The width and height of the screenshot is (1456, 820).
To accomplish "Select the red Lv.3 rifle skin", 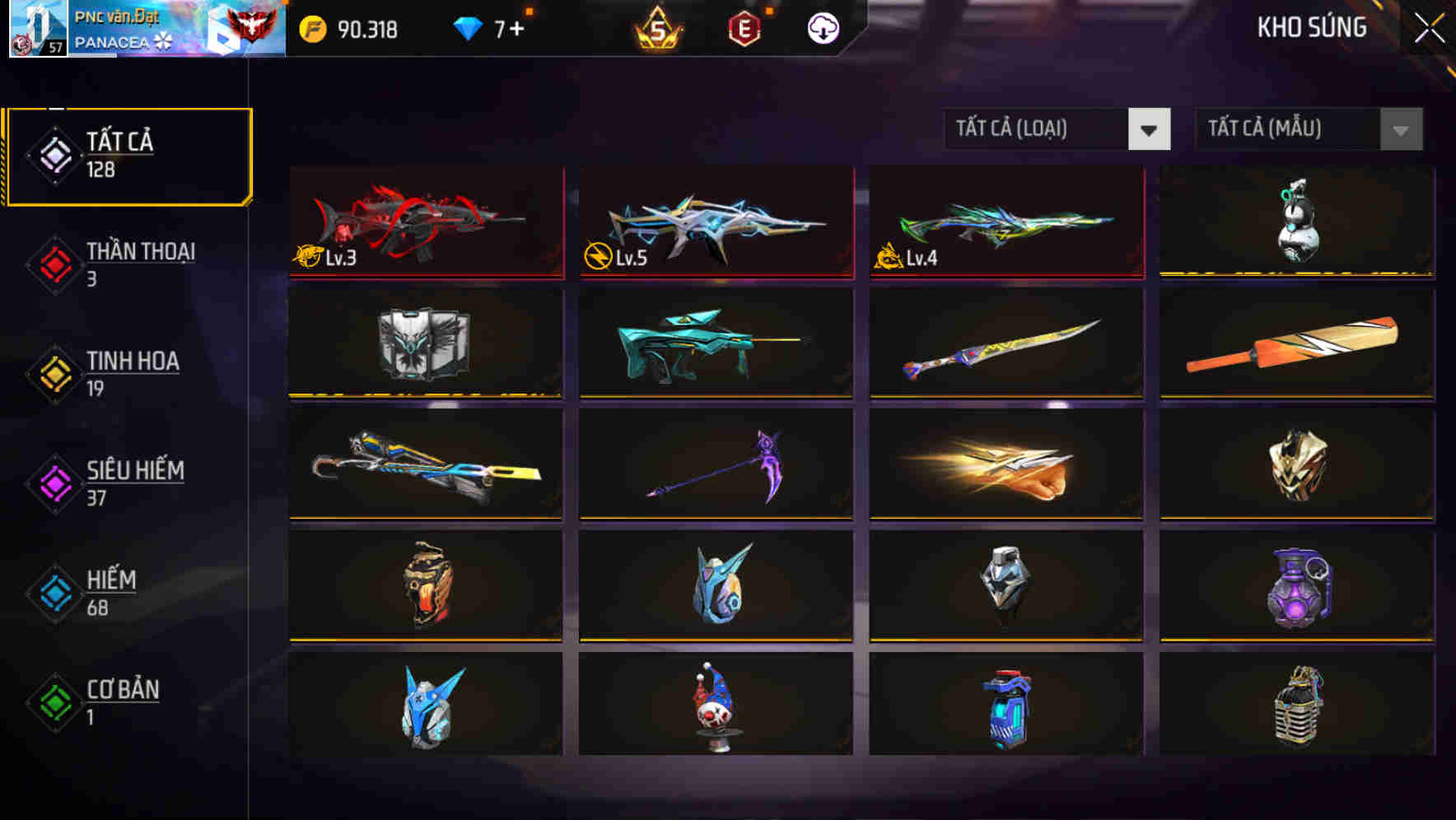I will coord(425,222).
